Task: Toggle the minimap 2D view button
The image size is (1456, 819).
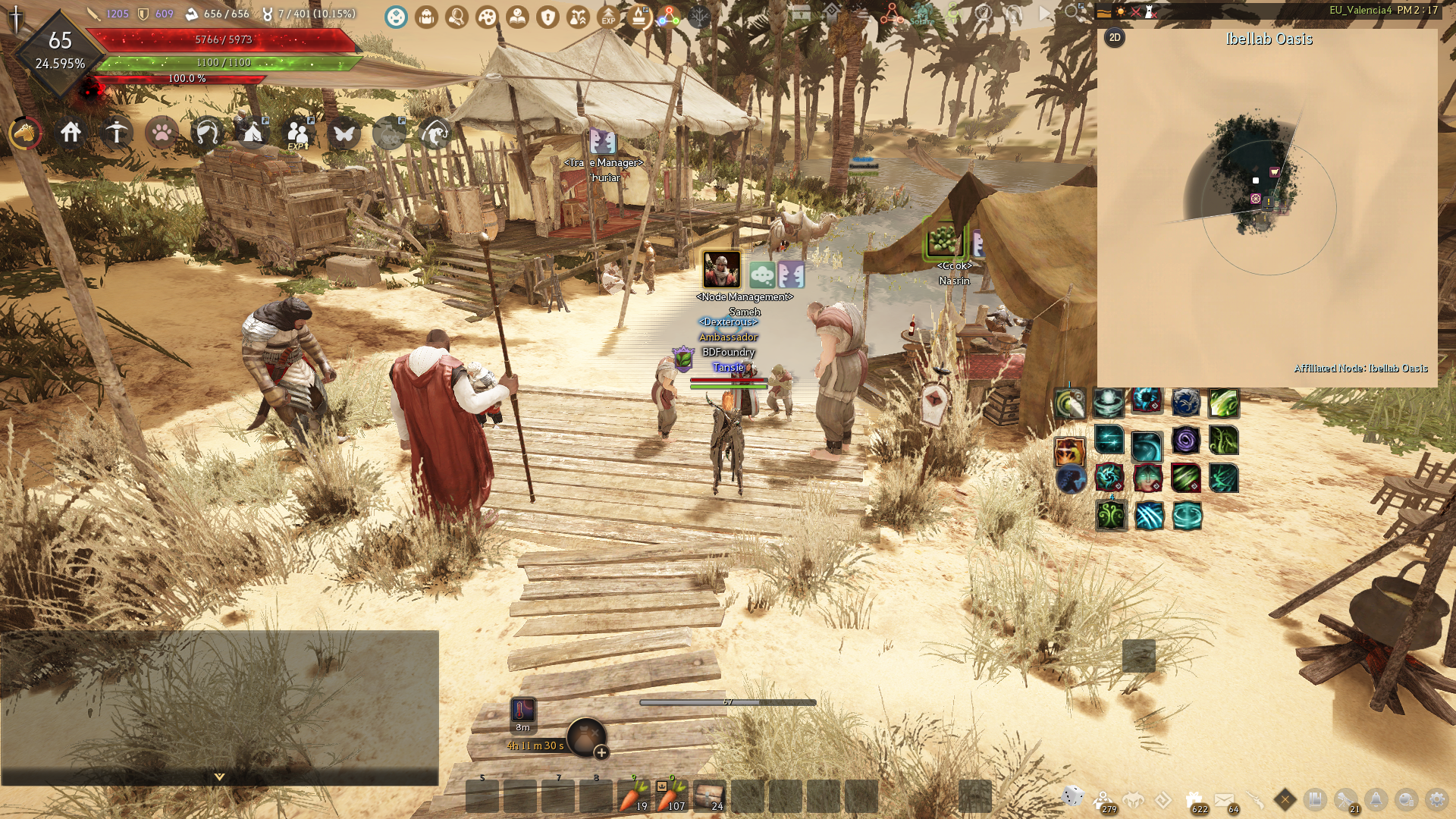Action: point(1115,38)
